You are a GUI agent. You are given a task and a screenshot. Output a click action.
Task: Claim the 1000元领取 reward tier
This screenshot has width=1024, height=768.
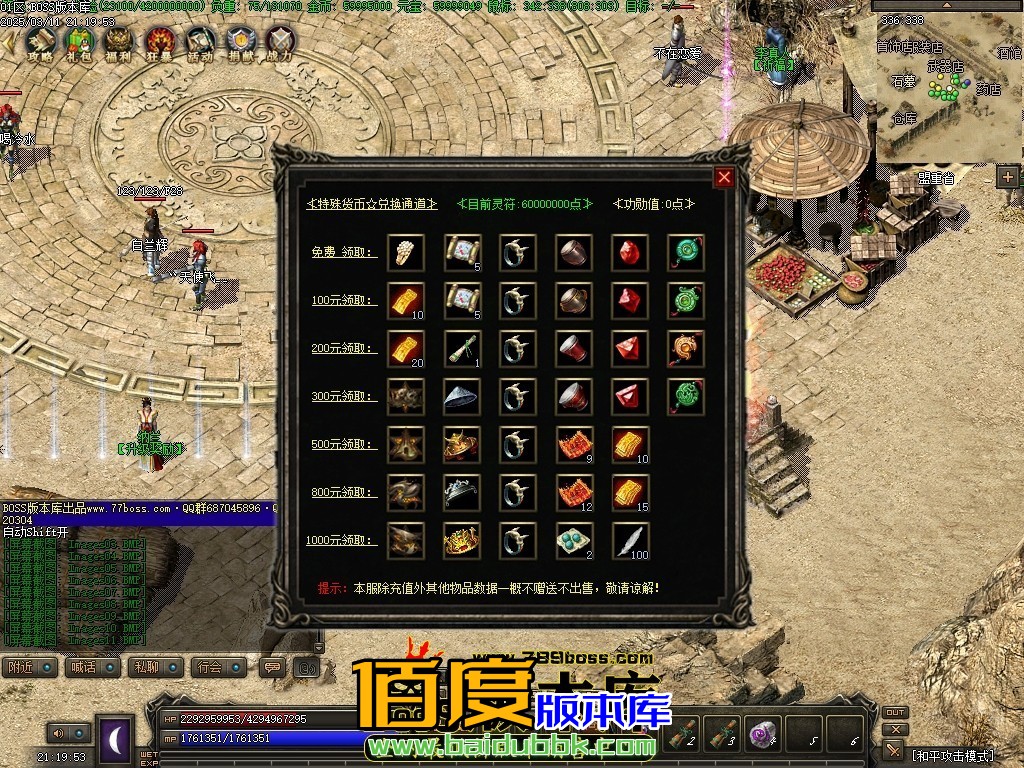click(343, 540)
